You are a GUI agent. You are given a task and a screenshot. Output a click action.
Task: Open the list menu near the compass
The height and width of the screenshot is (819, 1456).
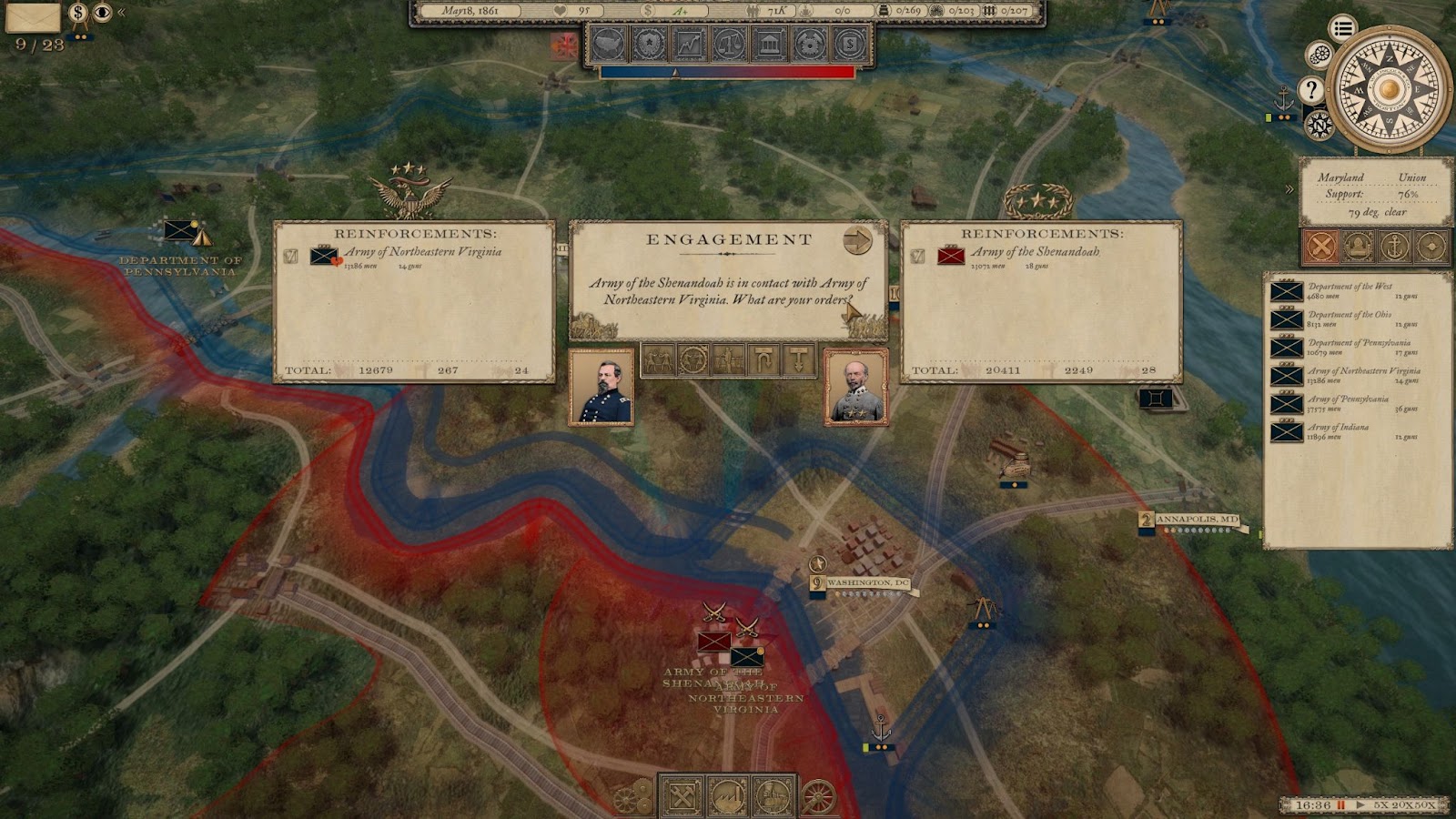click(1342, 28)
